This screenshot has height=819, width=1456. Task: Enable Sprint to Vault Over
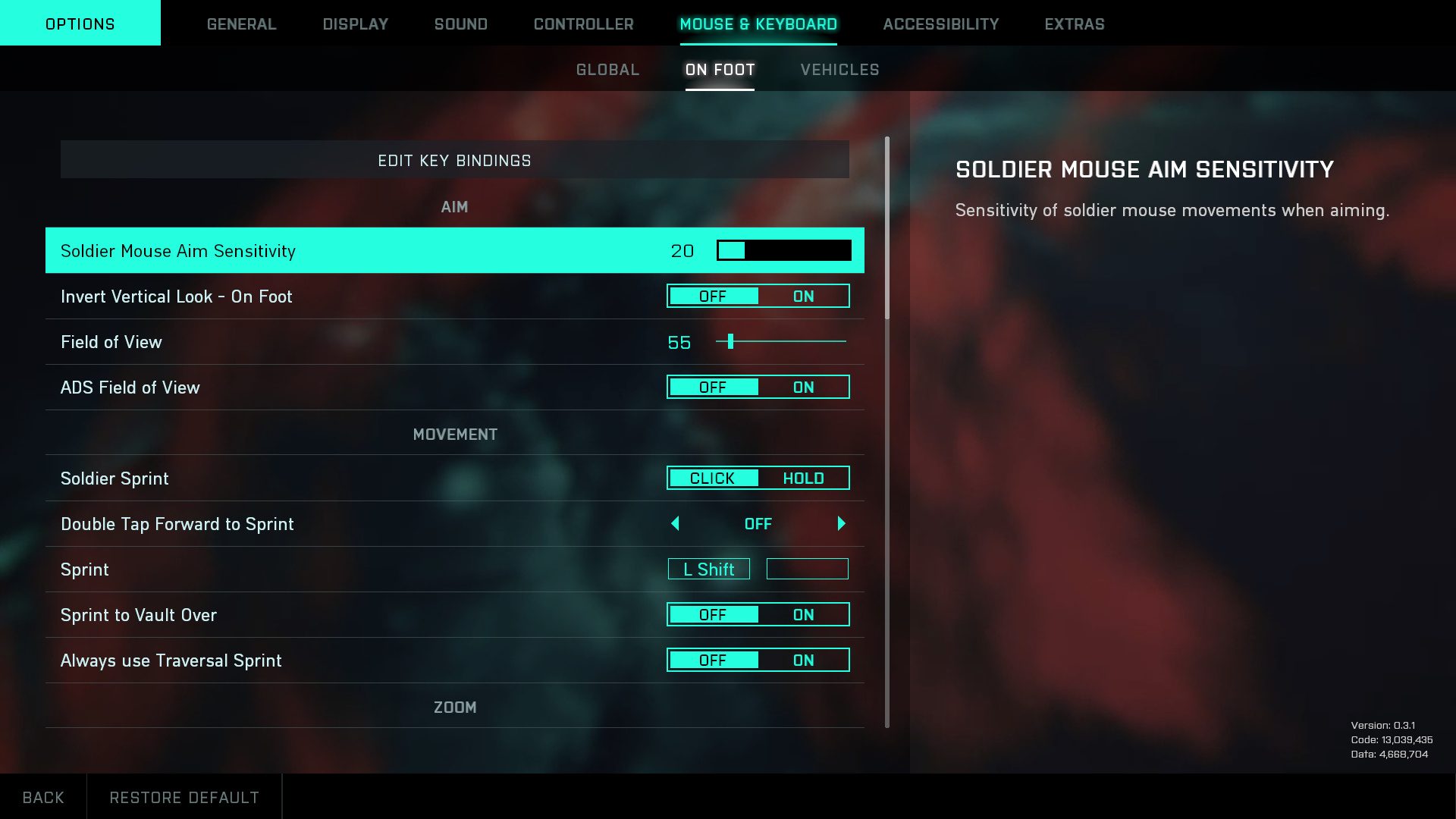click(x=804, y=614)
